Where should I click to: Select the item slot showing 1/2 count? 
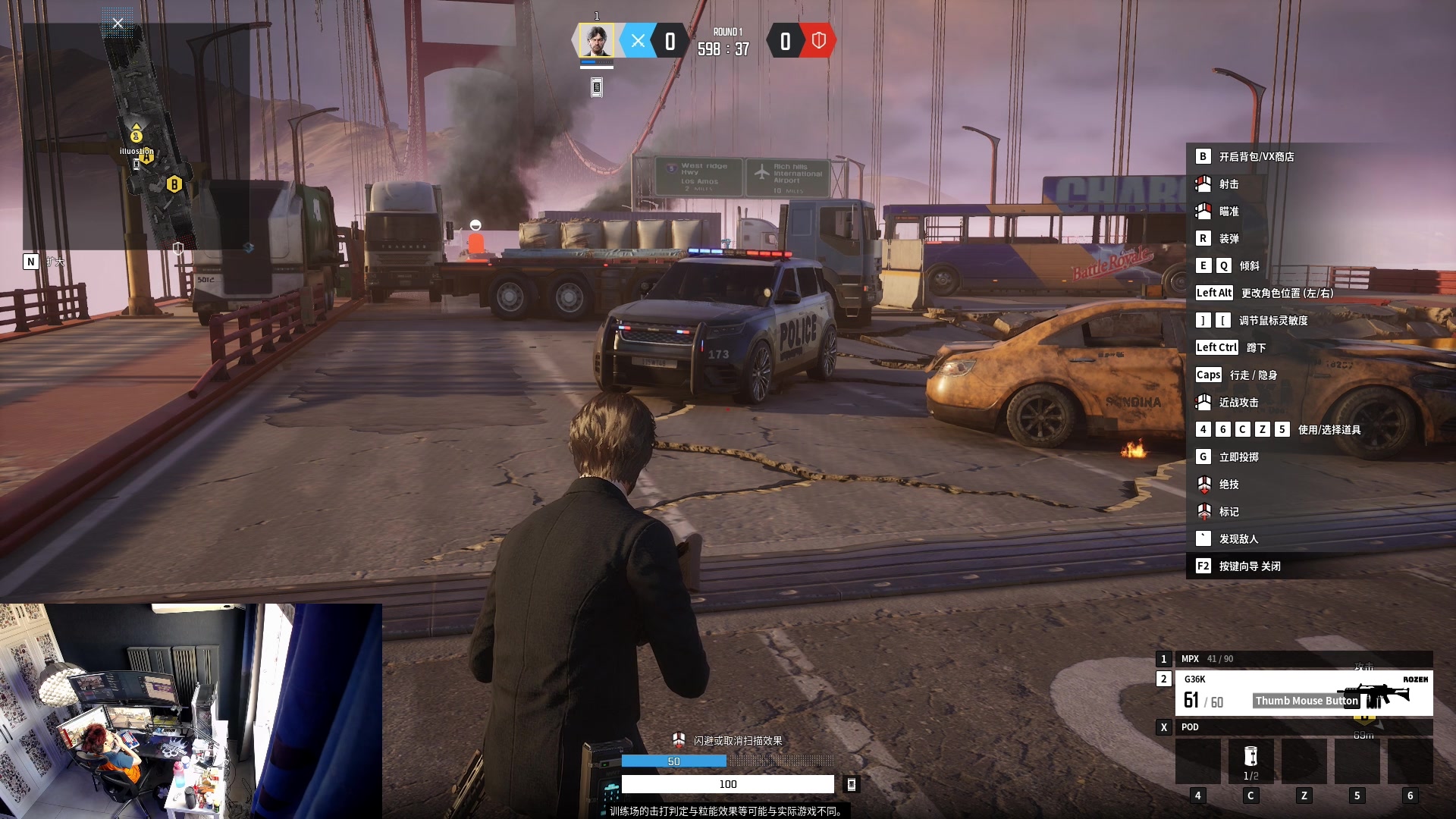[1250, 761]
